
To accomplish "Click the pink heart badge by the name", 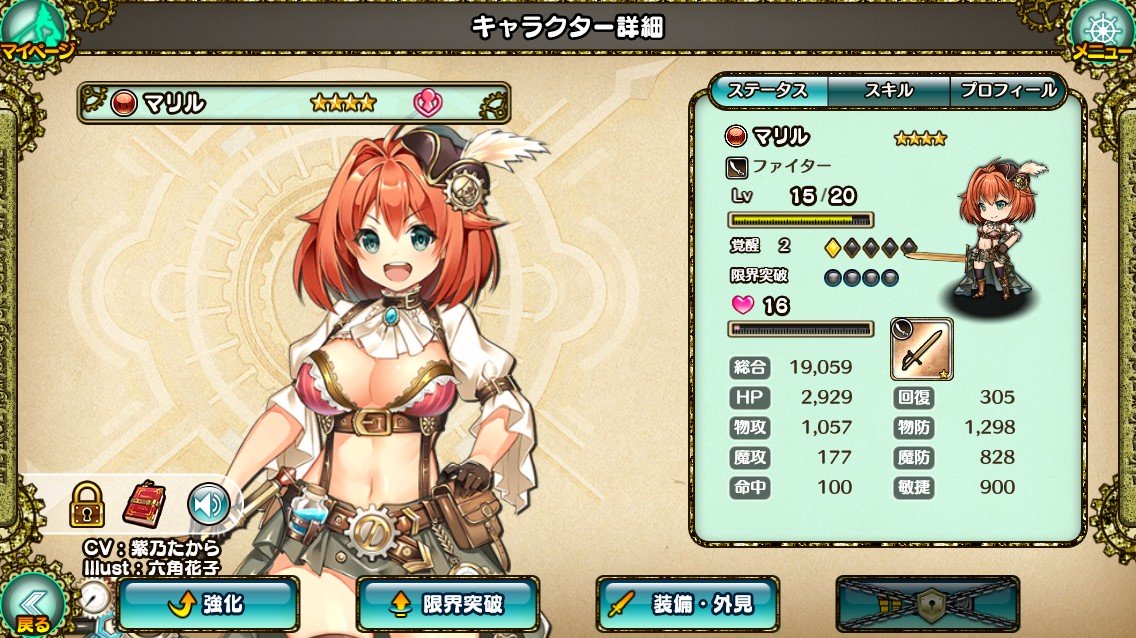I will pos(427,102).
